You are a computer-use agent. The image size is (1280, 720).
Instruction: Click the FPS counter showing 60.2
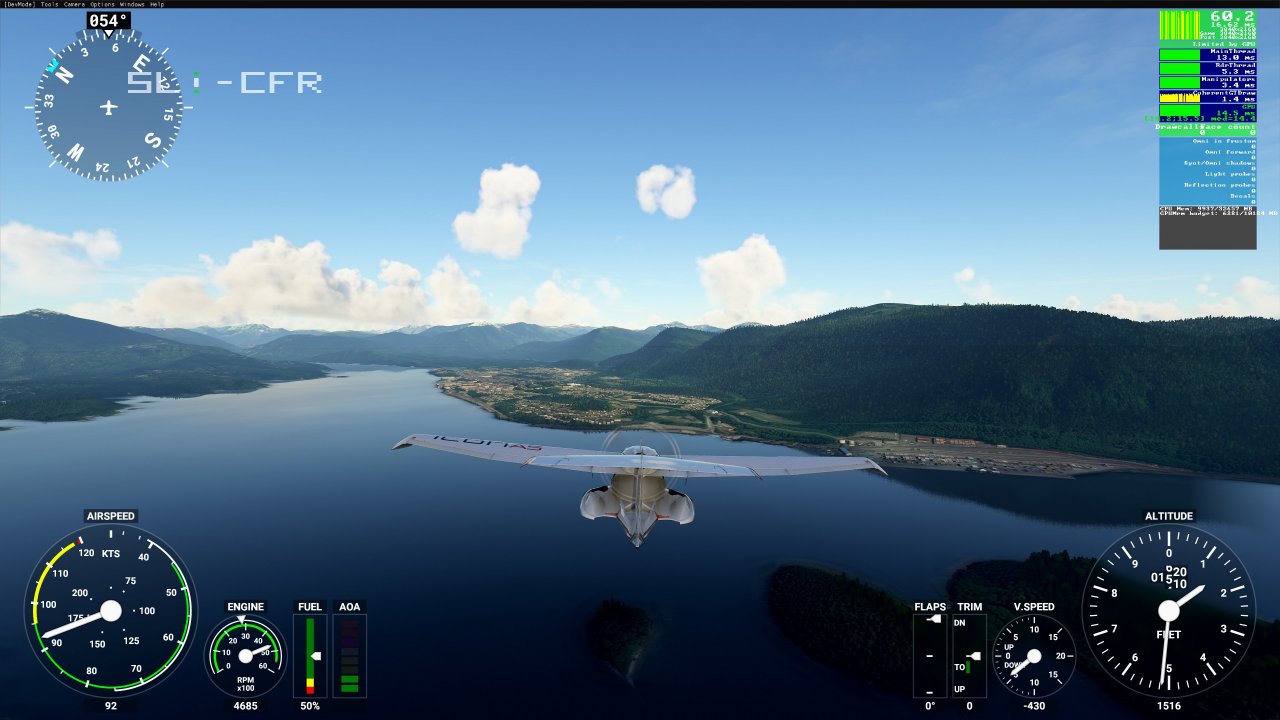click(x=1234, y=16)
